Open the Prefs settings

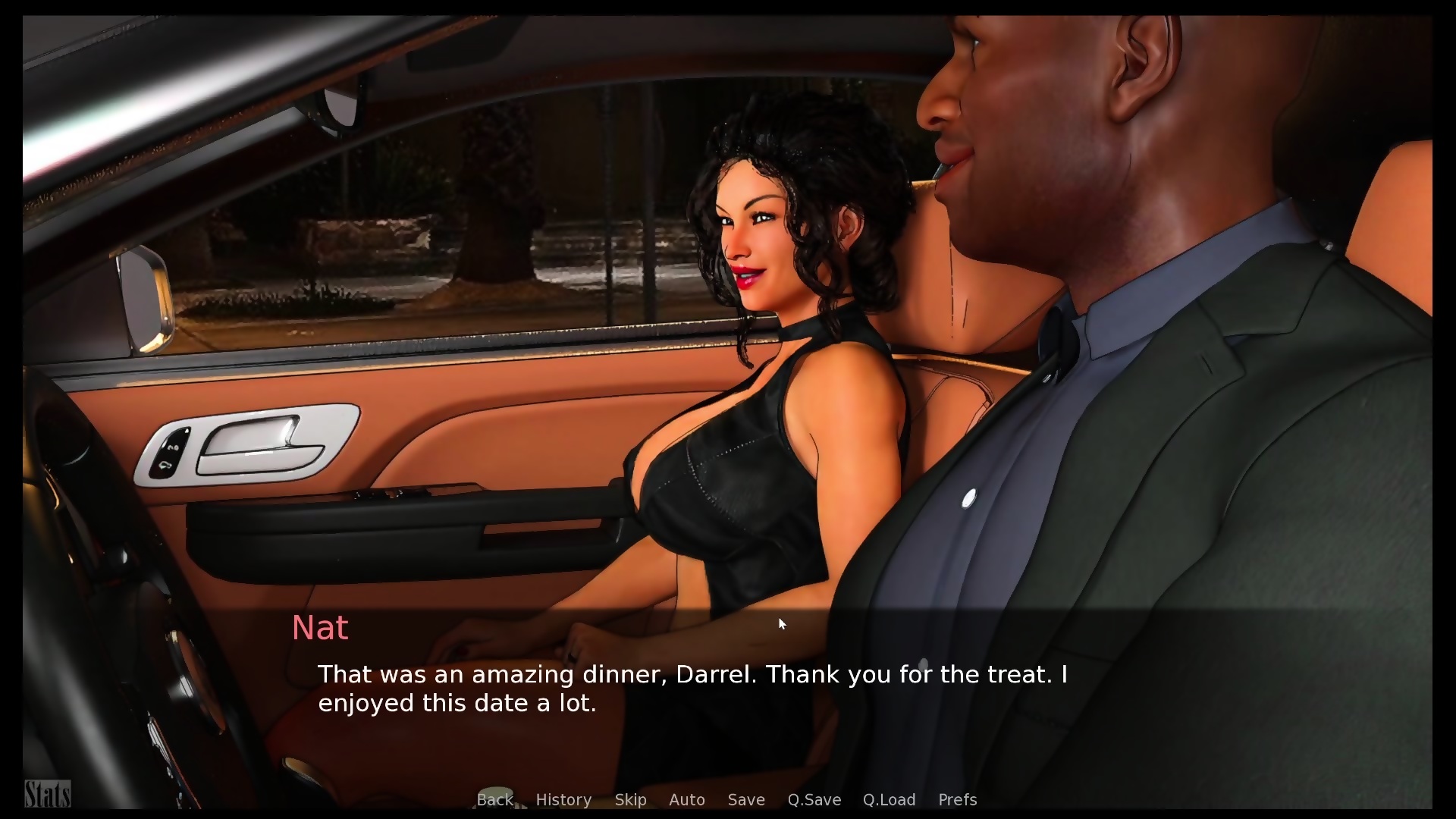pos(957,799)
